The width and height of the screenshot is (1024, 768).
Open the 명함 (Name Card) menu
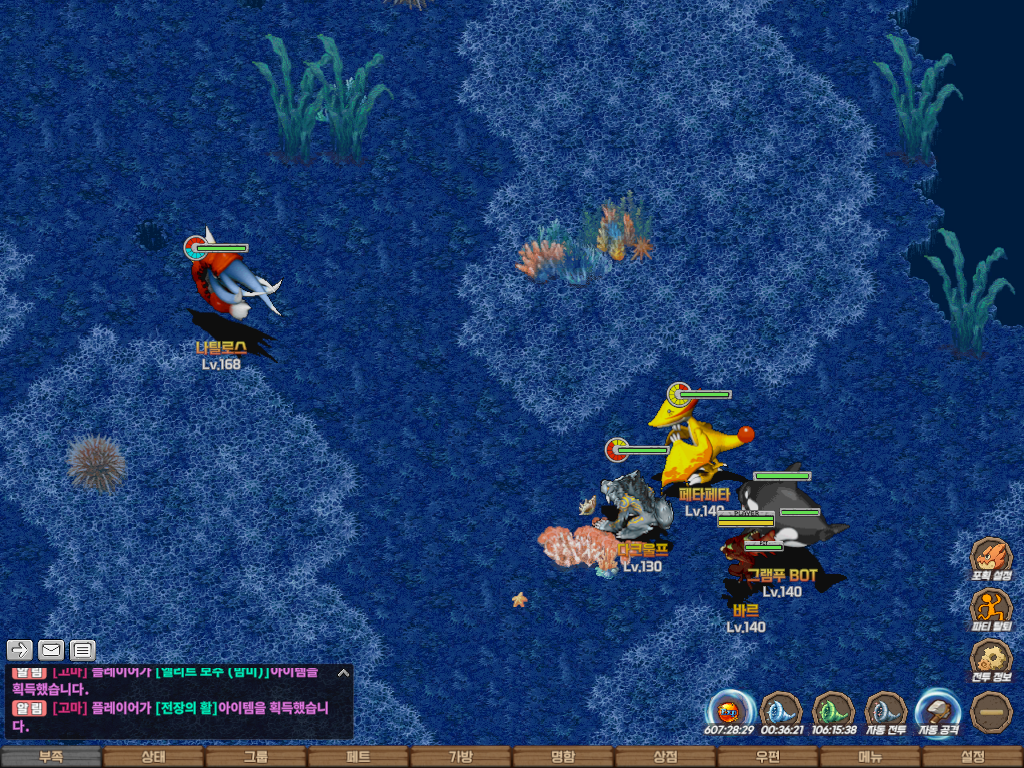click(563, 757)
